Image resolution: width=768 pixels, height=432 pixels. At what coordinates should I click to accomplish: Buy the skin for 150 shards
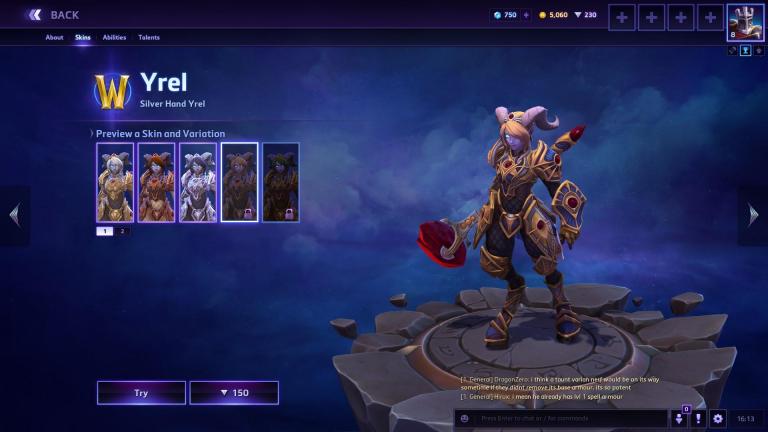click(x=234, y=393)
